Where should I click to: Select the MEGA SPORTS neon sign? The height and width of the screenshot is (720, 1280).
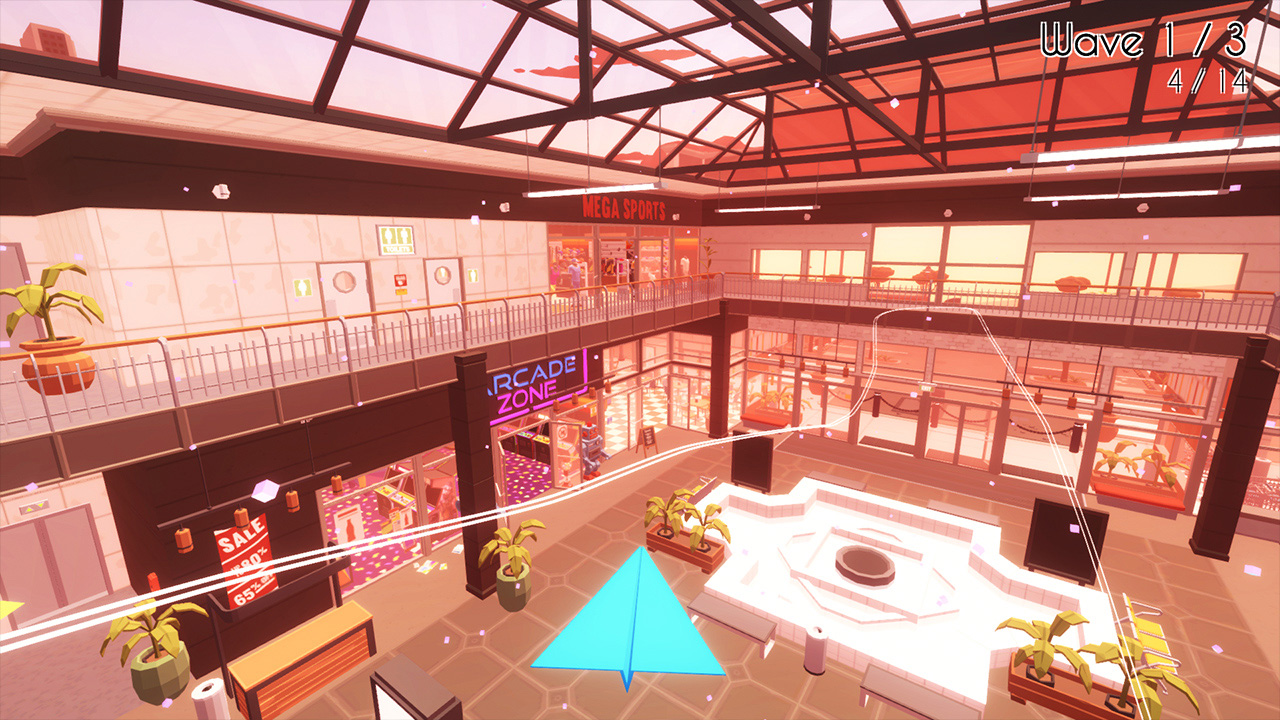coord(625,207)
